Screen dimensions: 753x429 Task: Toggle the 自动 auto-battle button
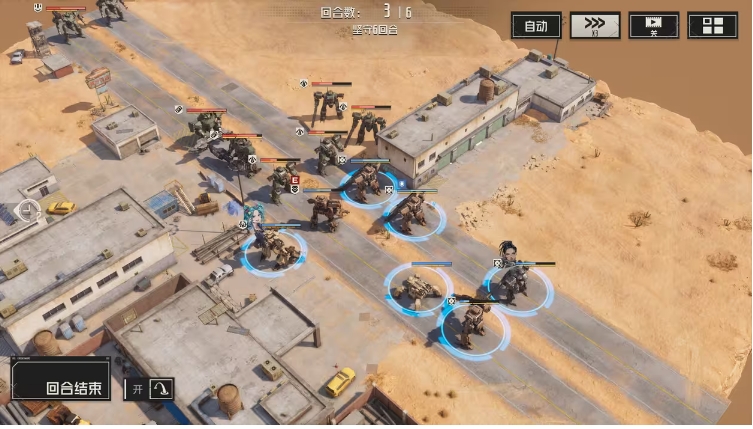pos(536,26)
